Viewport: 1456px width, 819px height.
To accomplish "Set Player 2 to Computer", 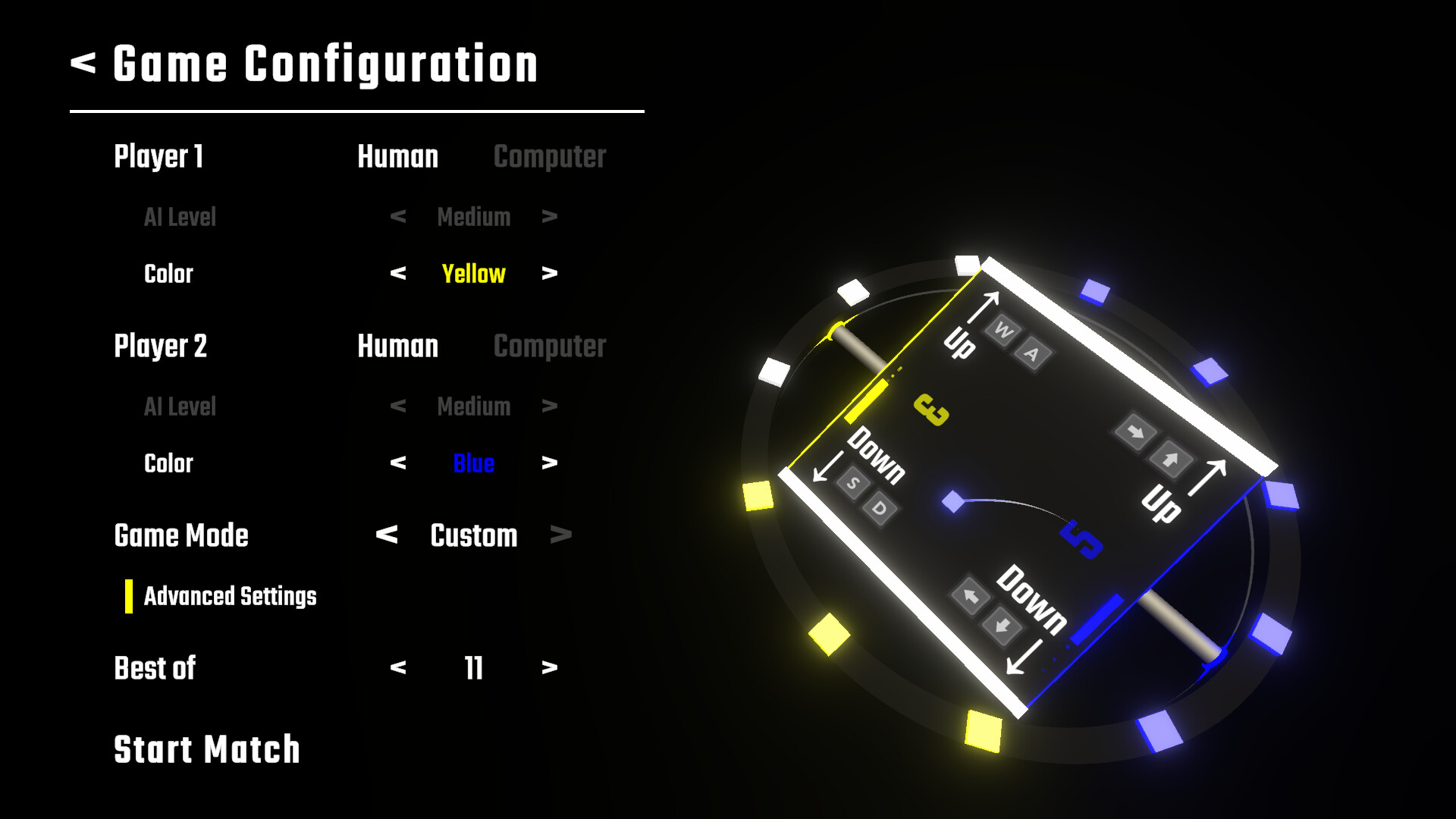I will 549,347.
